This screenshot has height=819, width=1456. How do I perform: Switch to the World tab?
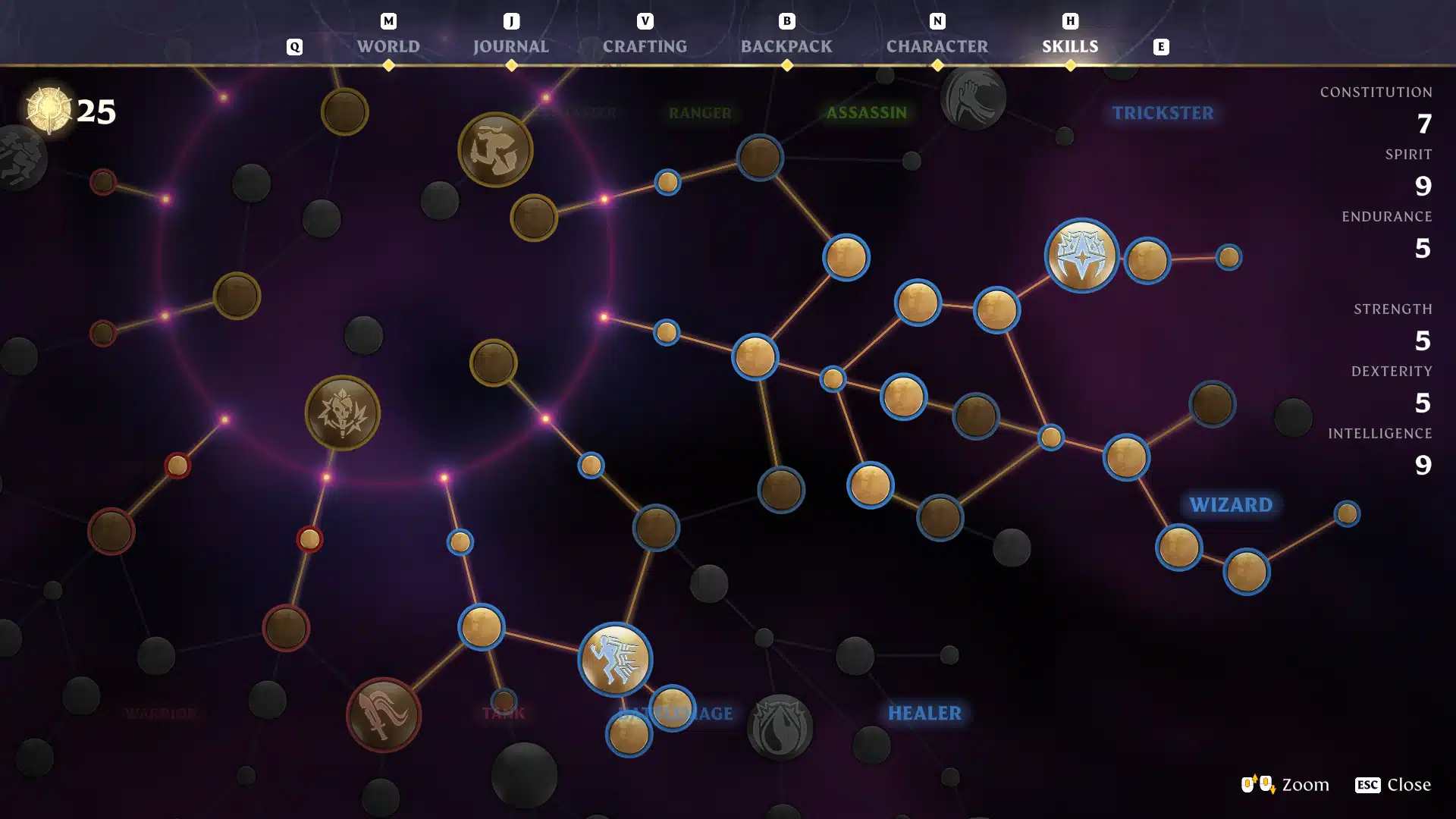pyautogui.click(x=388, y=46)
